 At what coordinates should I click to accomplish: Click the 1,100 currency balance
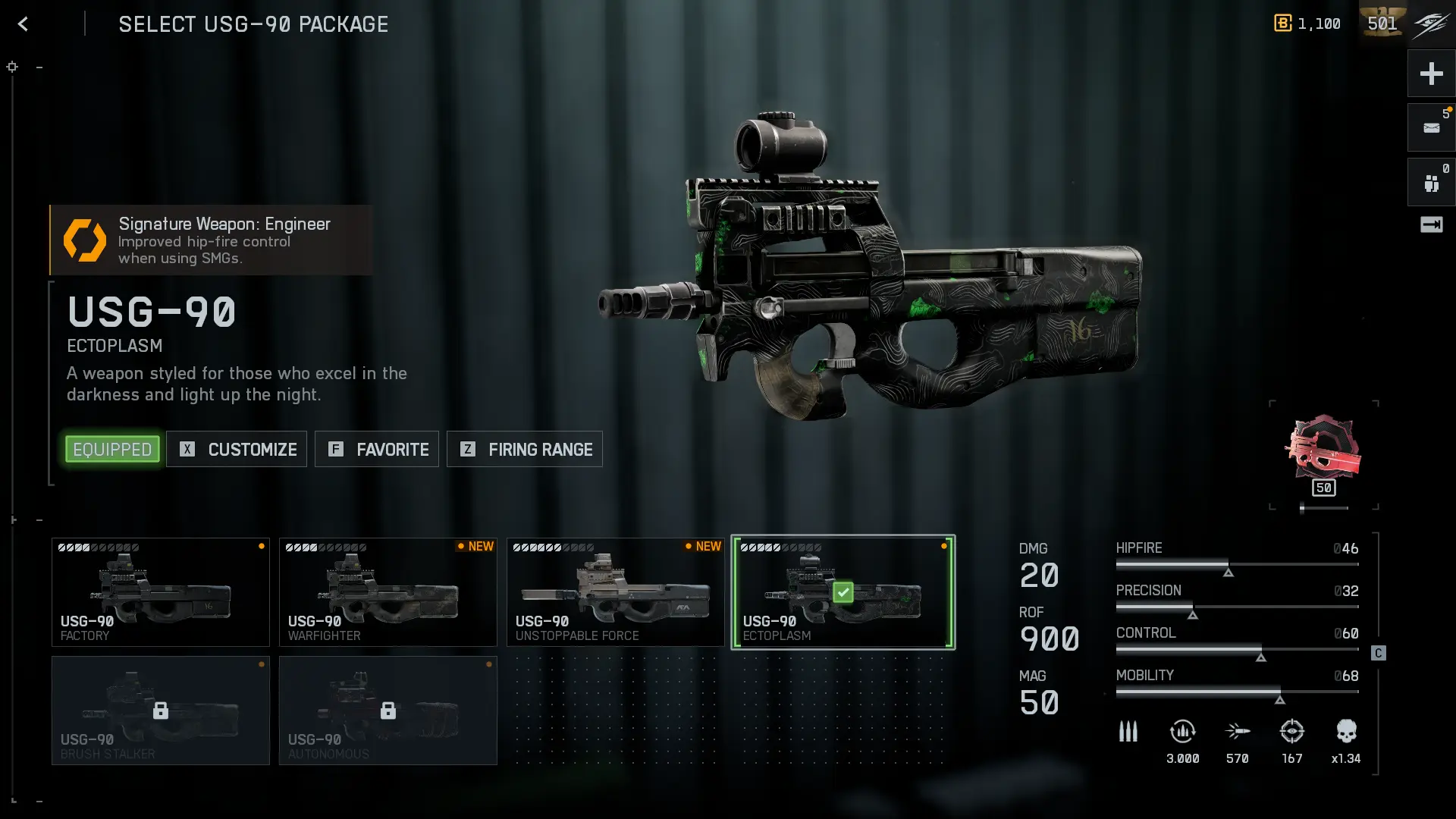click(1308, 24)
